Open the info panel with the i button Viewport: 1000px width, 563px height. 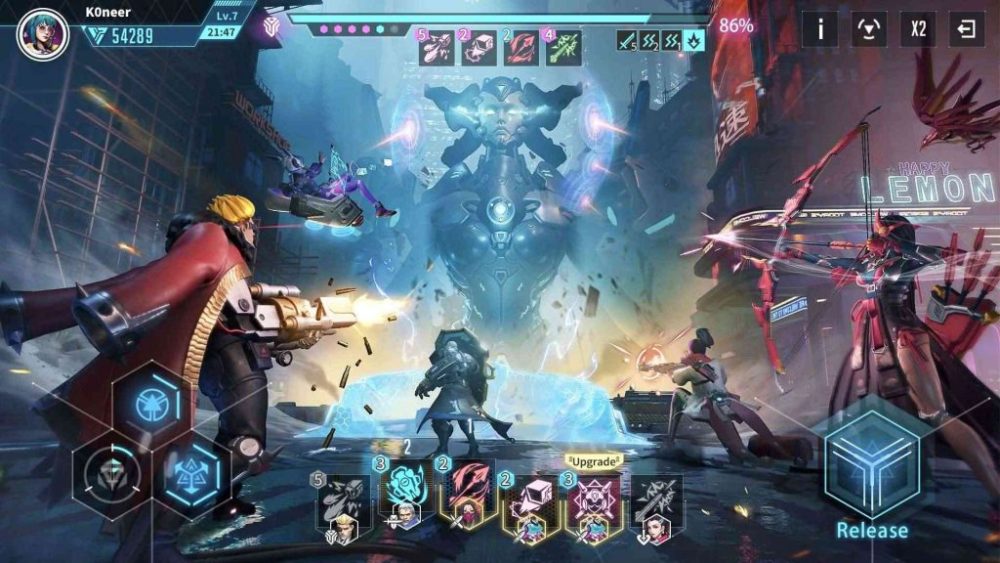point(820,28)
